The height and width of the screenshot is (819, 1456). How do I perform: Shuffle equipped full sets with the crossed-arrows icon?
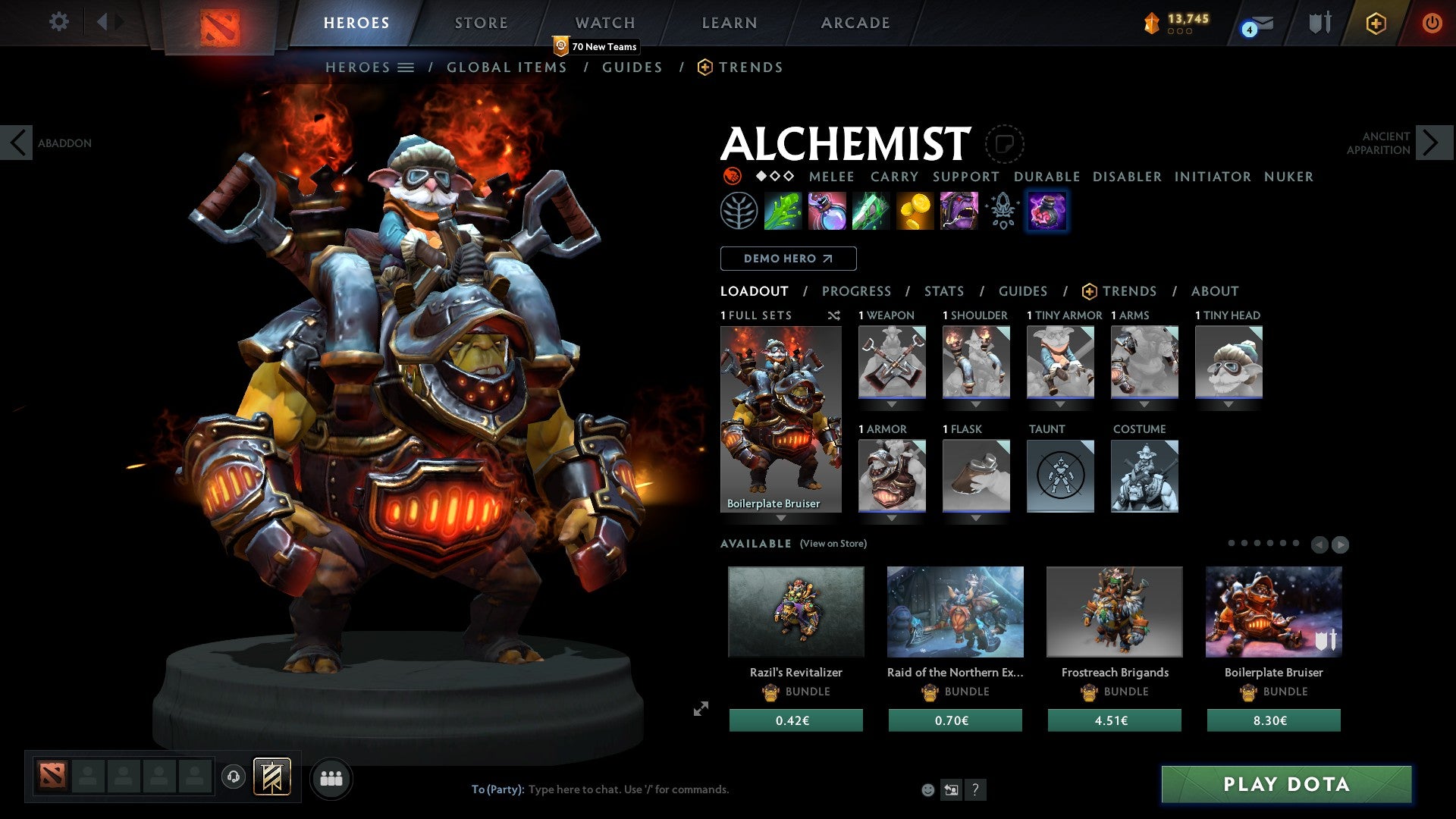point(833,316)
